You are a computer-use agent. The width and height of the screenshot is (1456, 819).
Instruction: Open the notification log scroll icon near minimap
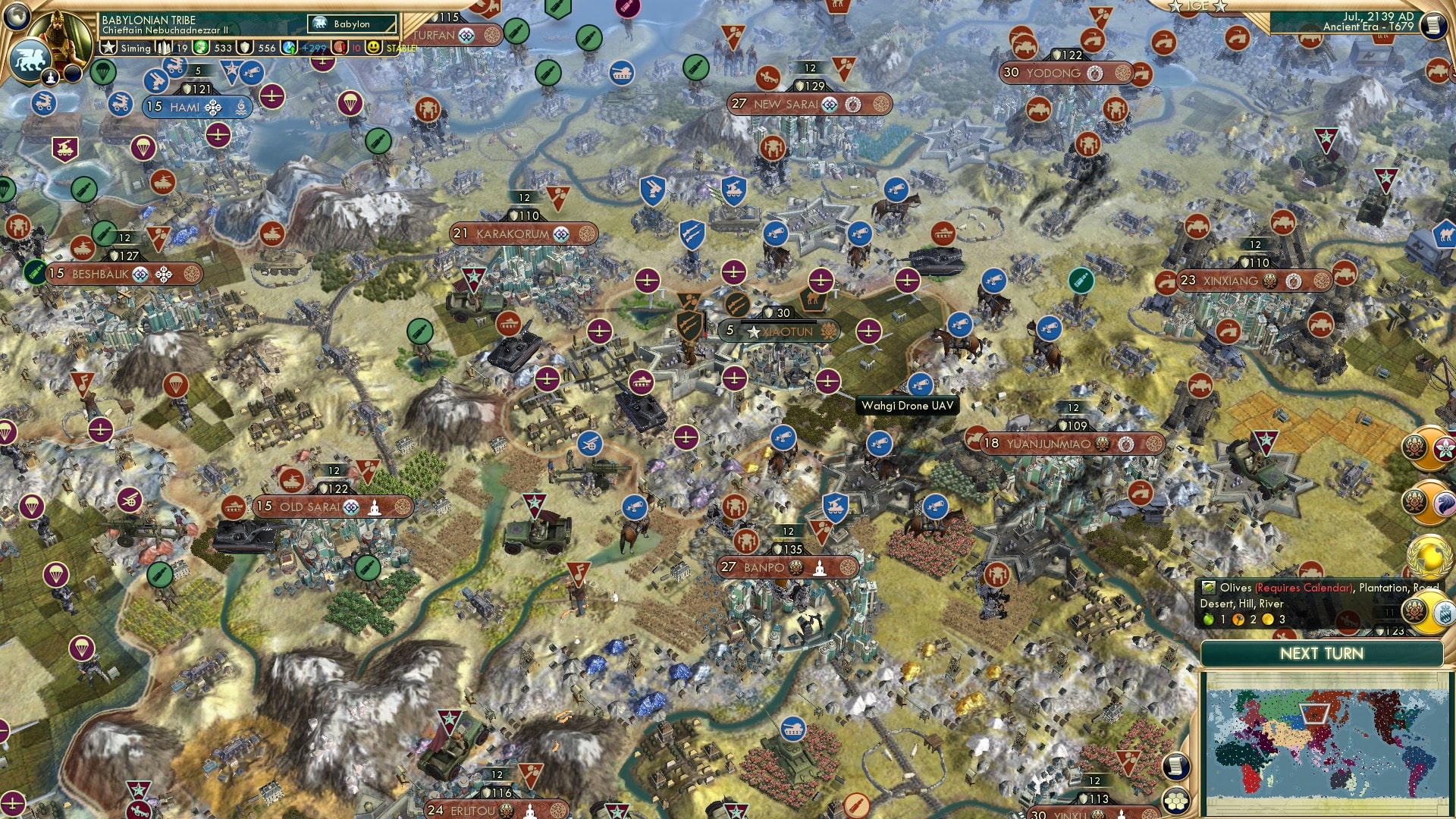click(x=1176, y=767)
